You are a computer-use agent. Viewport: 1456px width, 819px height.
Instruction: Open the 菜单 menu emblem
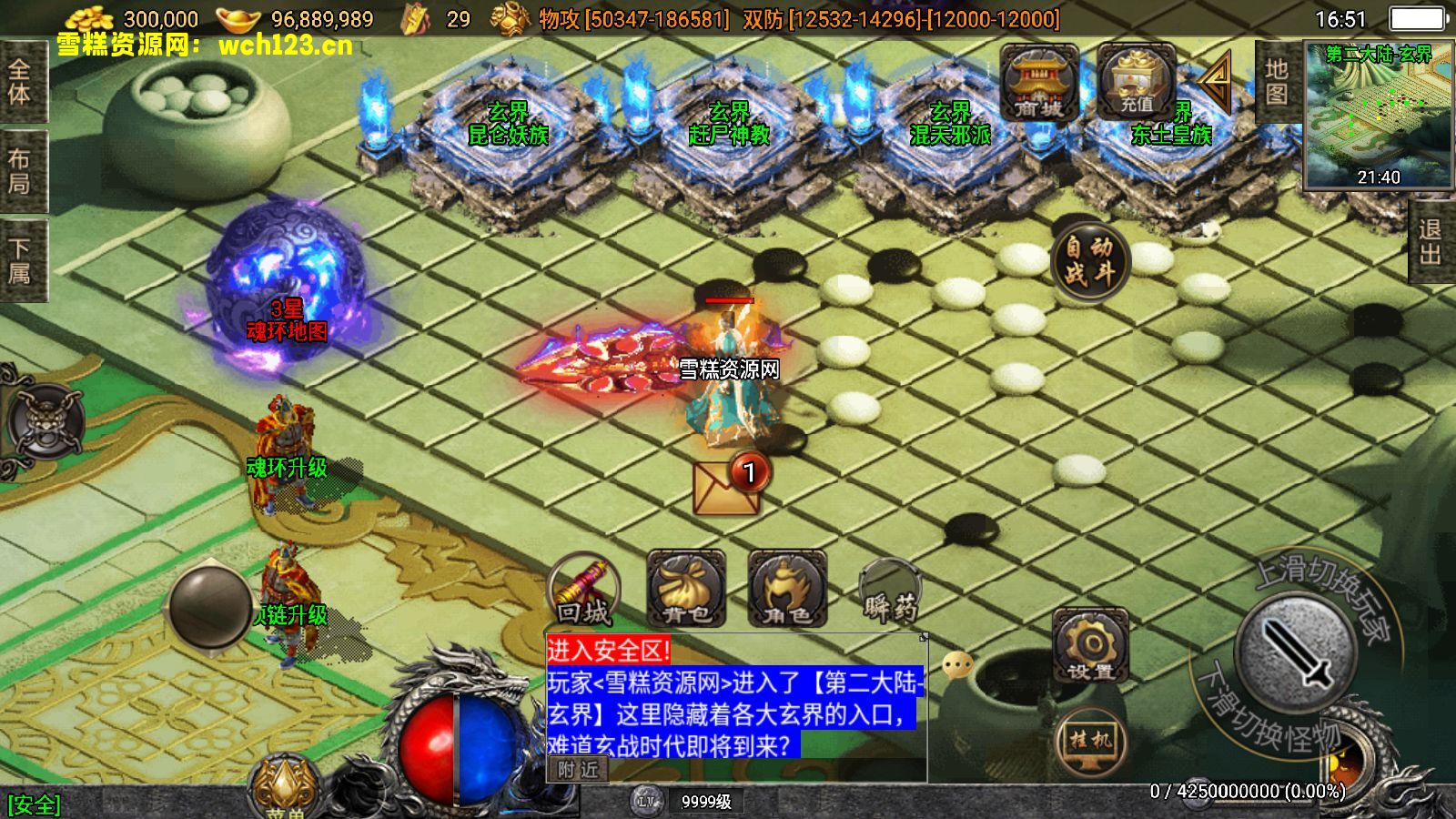coord(285,787)
